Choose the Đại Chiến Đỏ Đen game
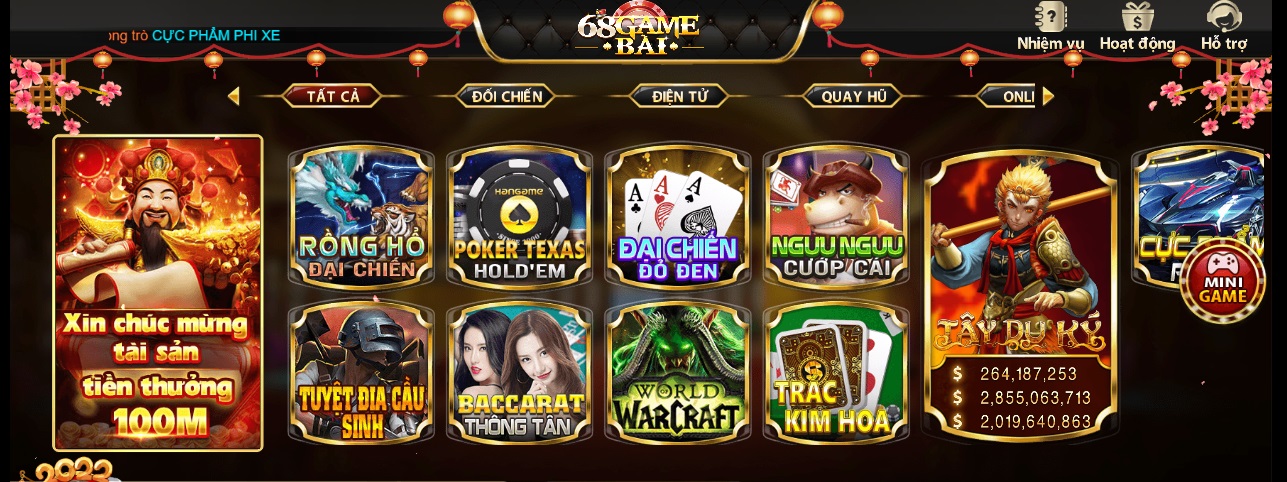Image resolution: width=1287 pixels, height=482 pixels. tap(677, 217)
